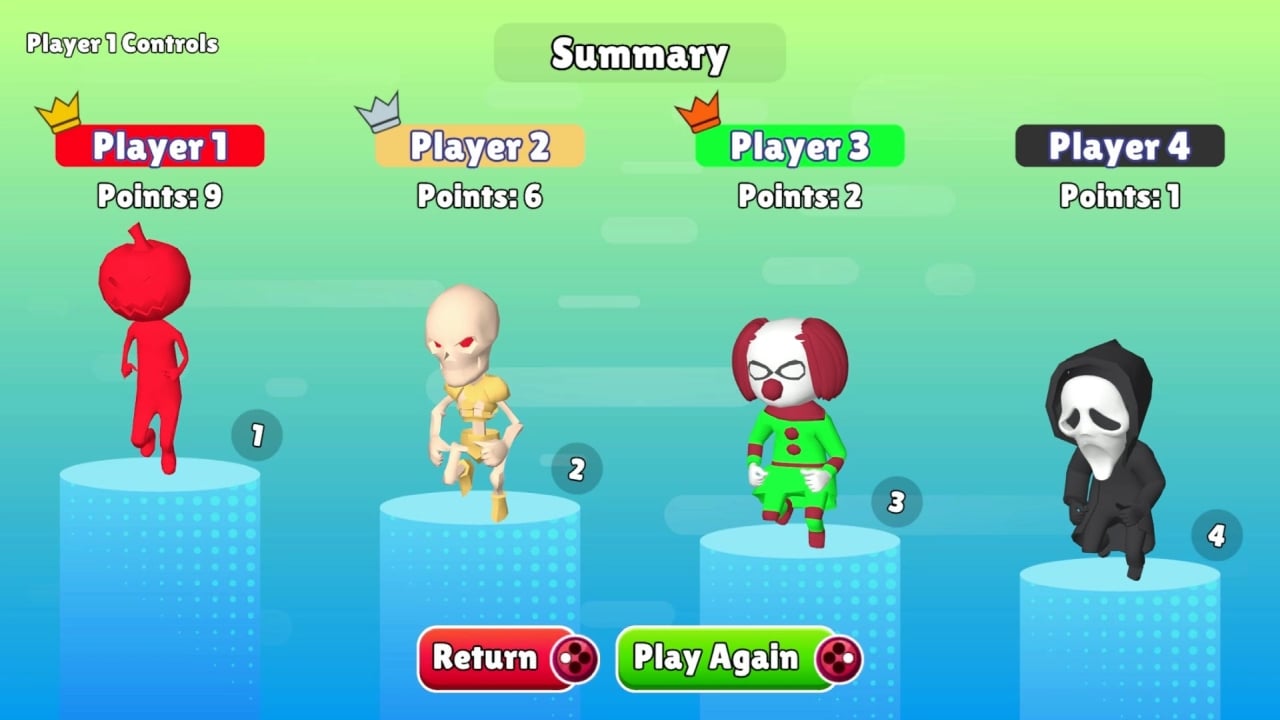Select the silver crown over Player 2

[375, 115]
